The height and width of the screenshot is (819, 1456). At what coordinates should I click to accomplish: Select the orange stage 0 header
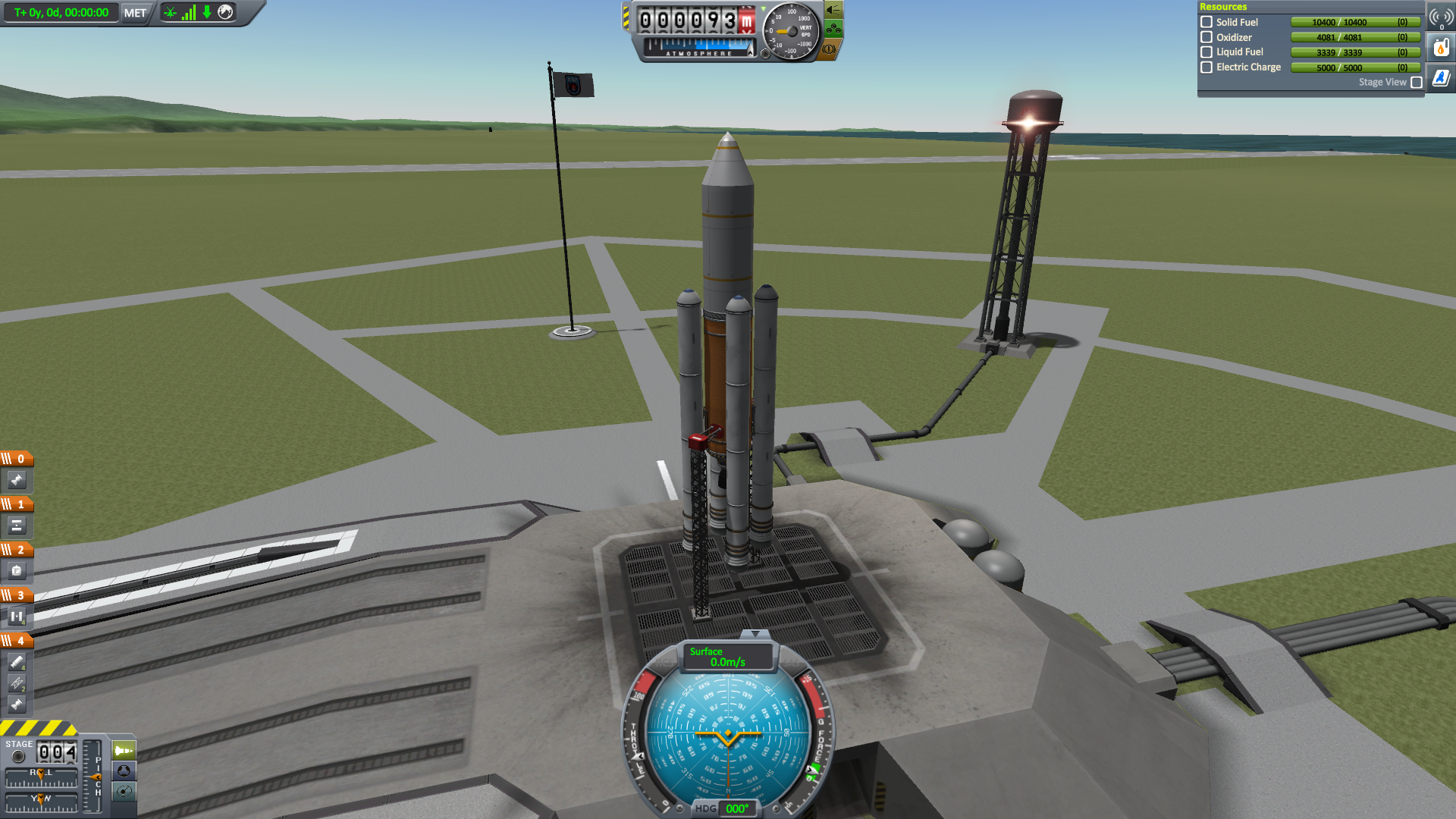point(17,459)
